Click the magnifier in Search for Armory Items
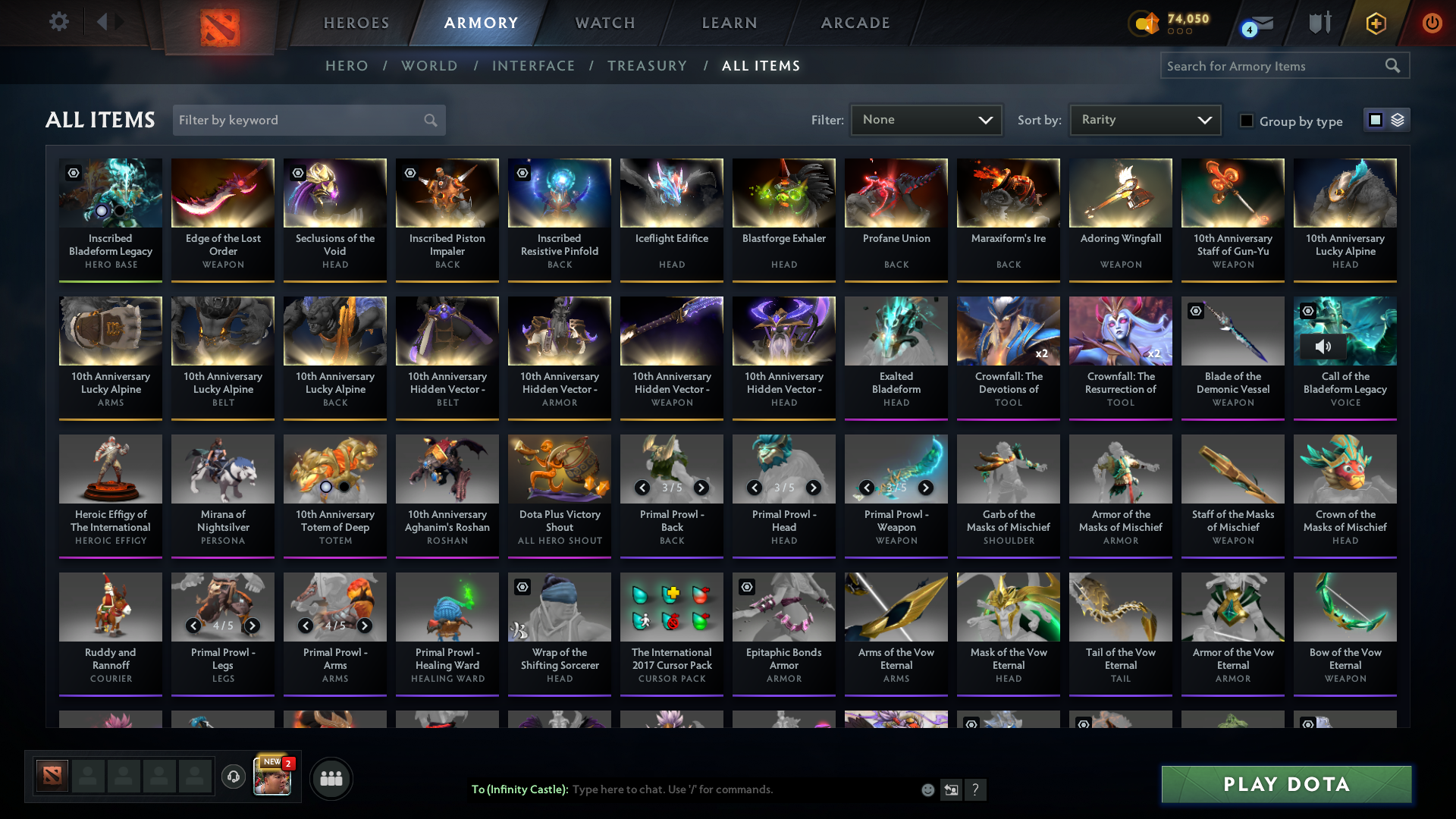1456x819 pixels. [x=1394, y=65]
